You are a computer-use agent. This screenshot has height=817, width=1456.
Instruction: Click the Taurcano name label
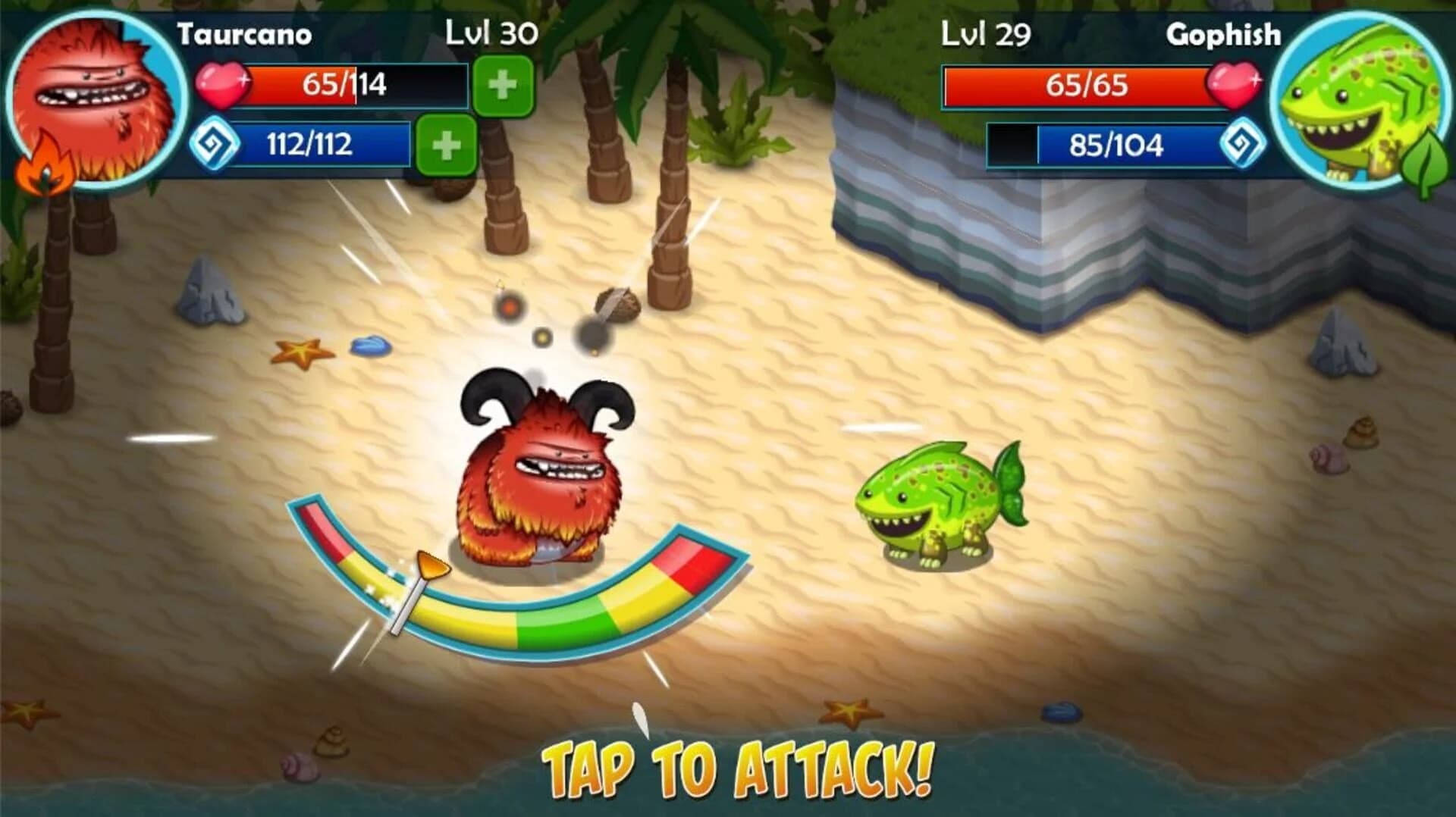coord(245,32)
